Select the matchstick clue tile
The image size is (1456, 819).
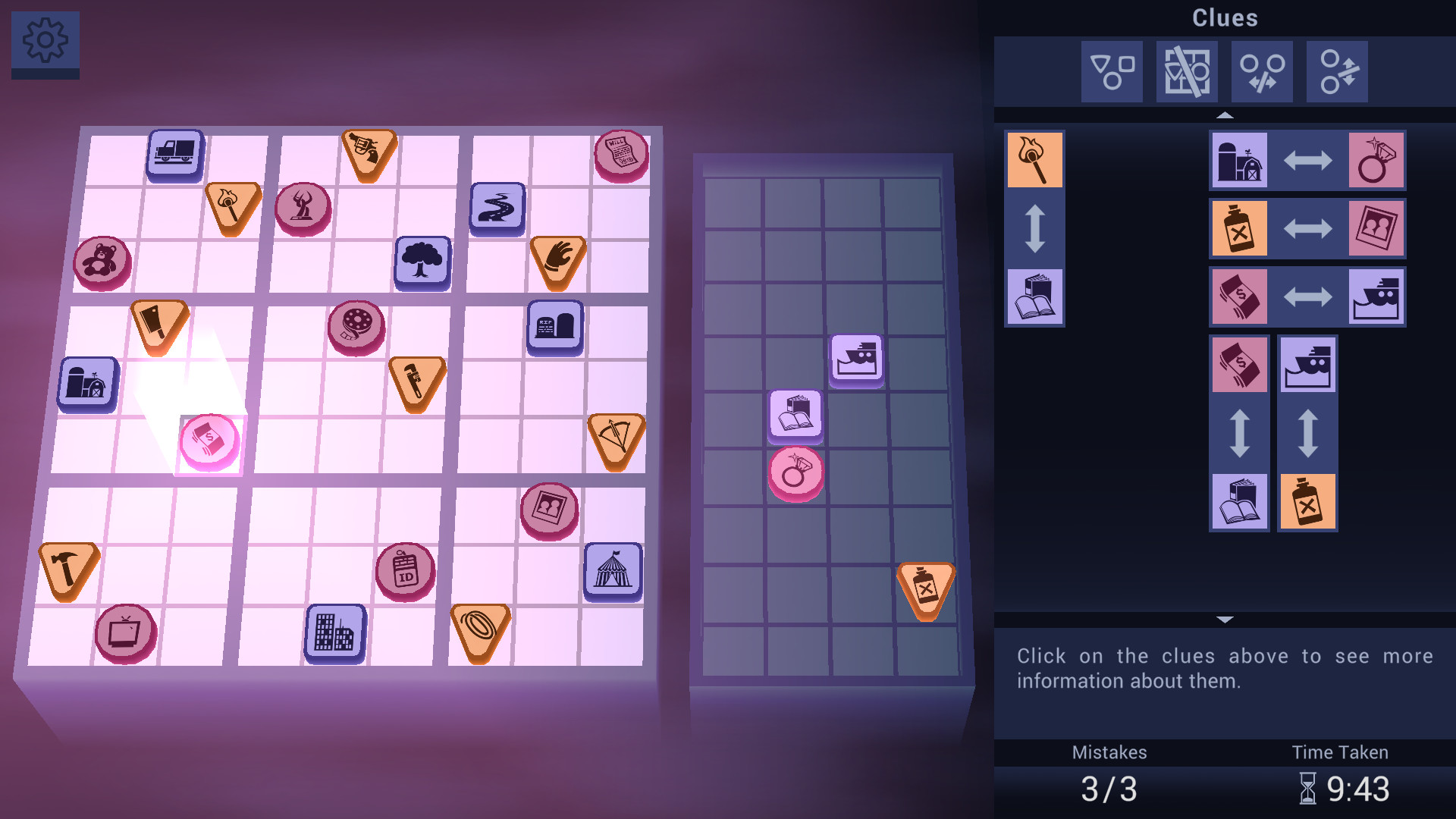click(x=1034, y=159)
